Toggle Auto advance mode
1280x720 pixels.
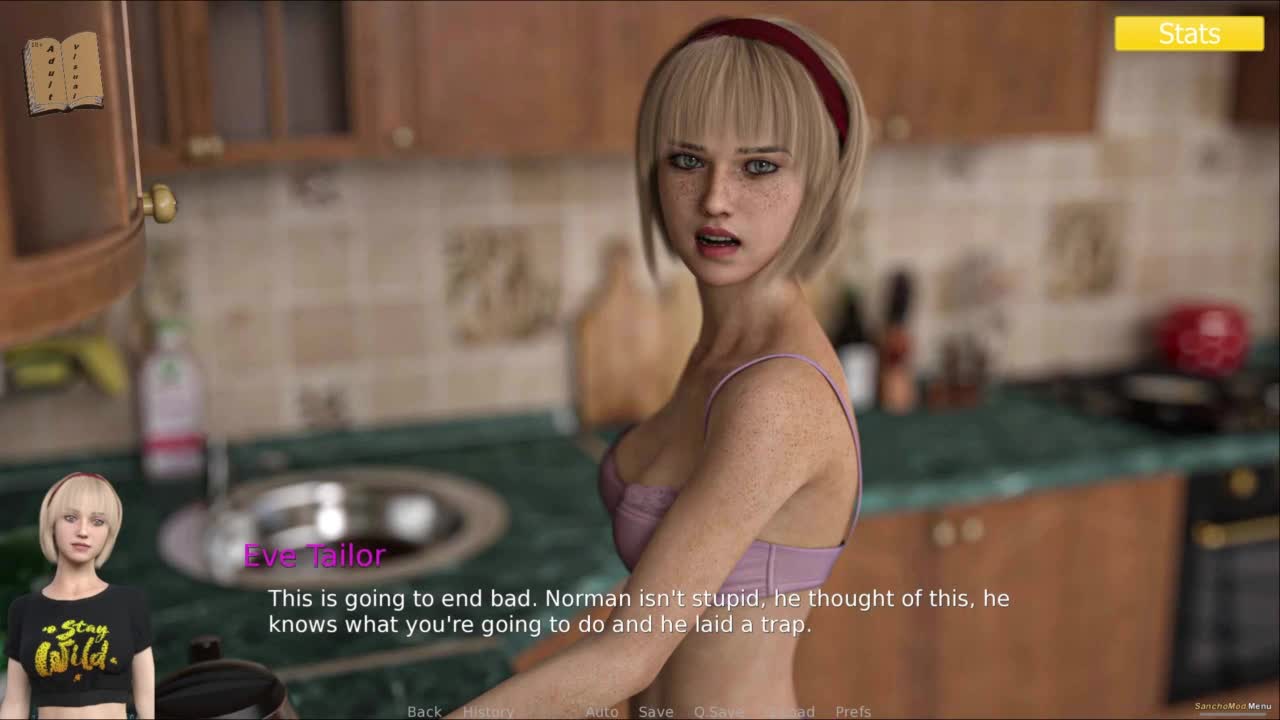[x=601, y=711]
